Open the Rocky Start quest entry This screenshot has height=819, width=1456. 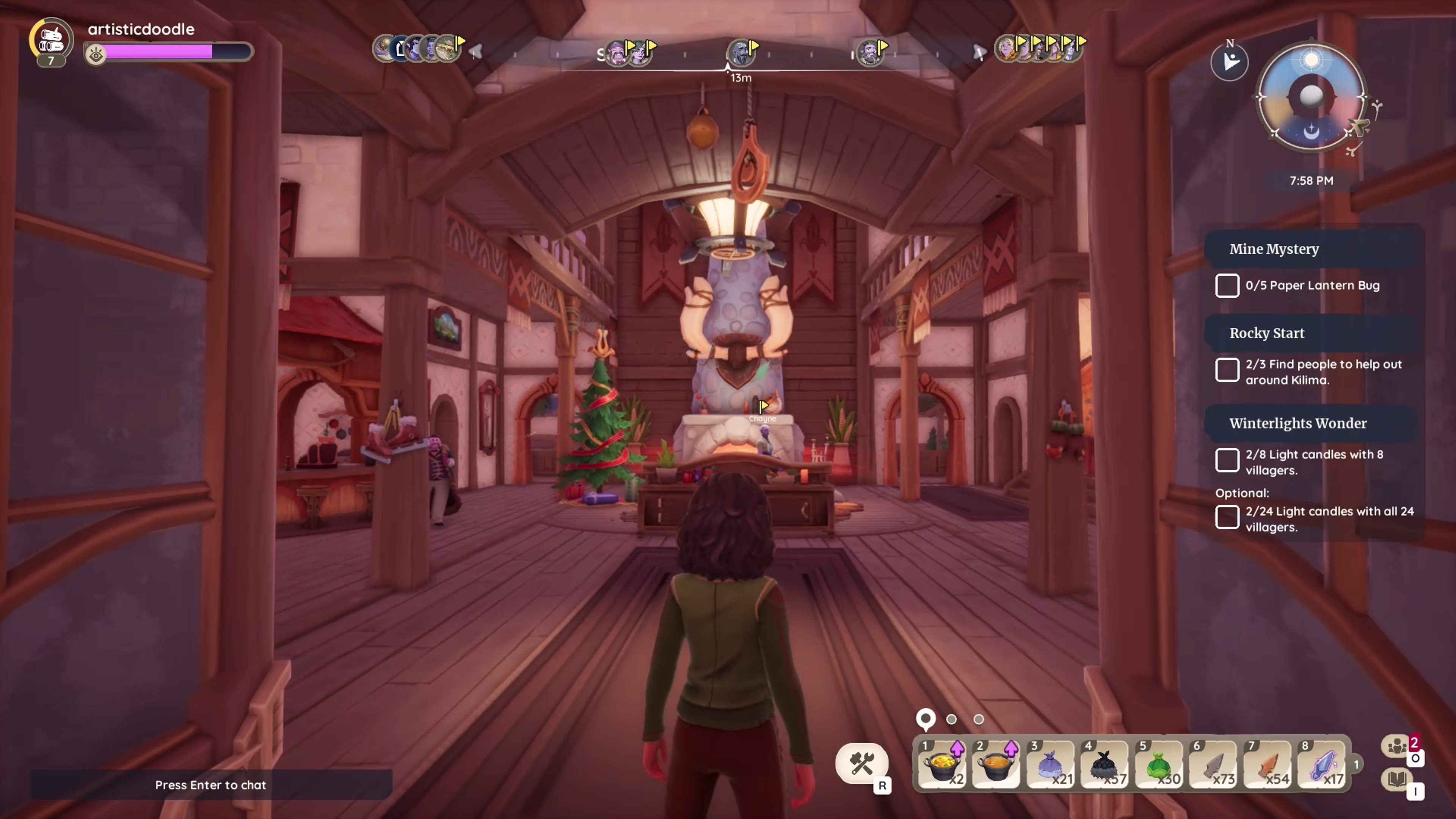1267,334
